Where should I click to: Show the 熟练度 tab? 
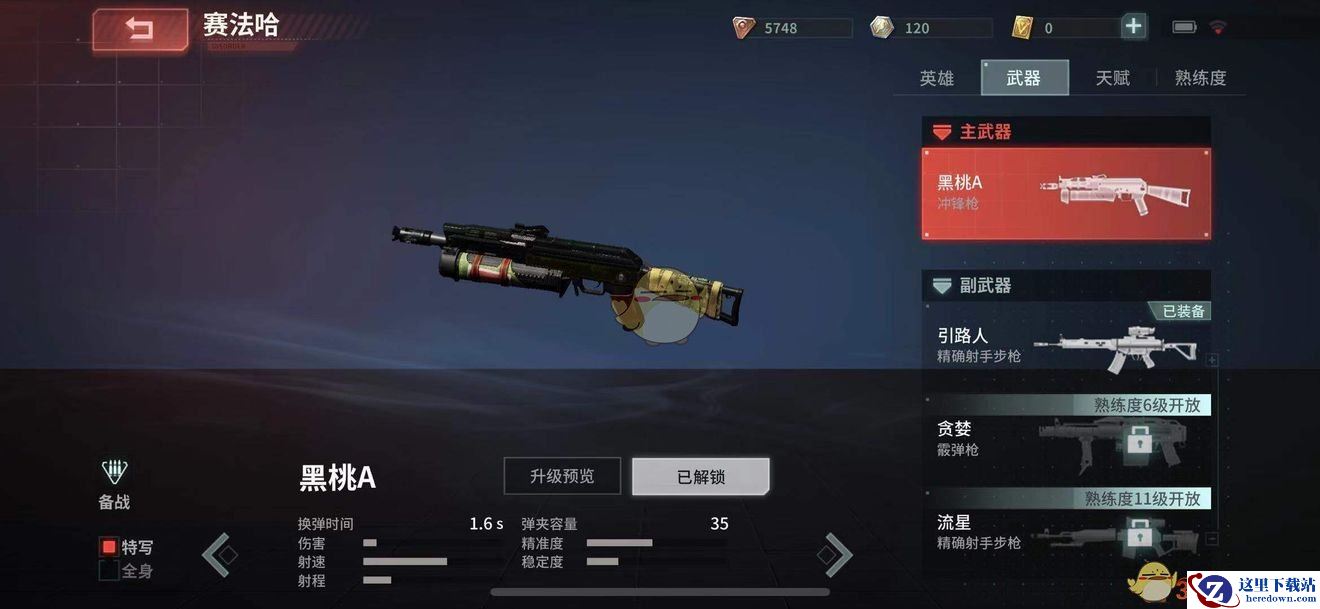click(1200, 78)
